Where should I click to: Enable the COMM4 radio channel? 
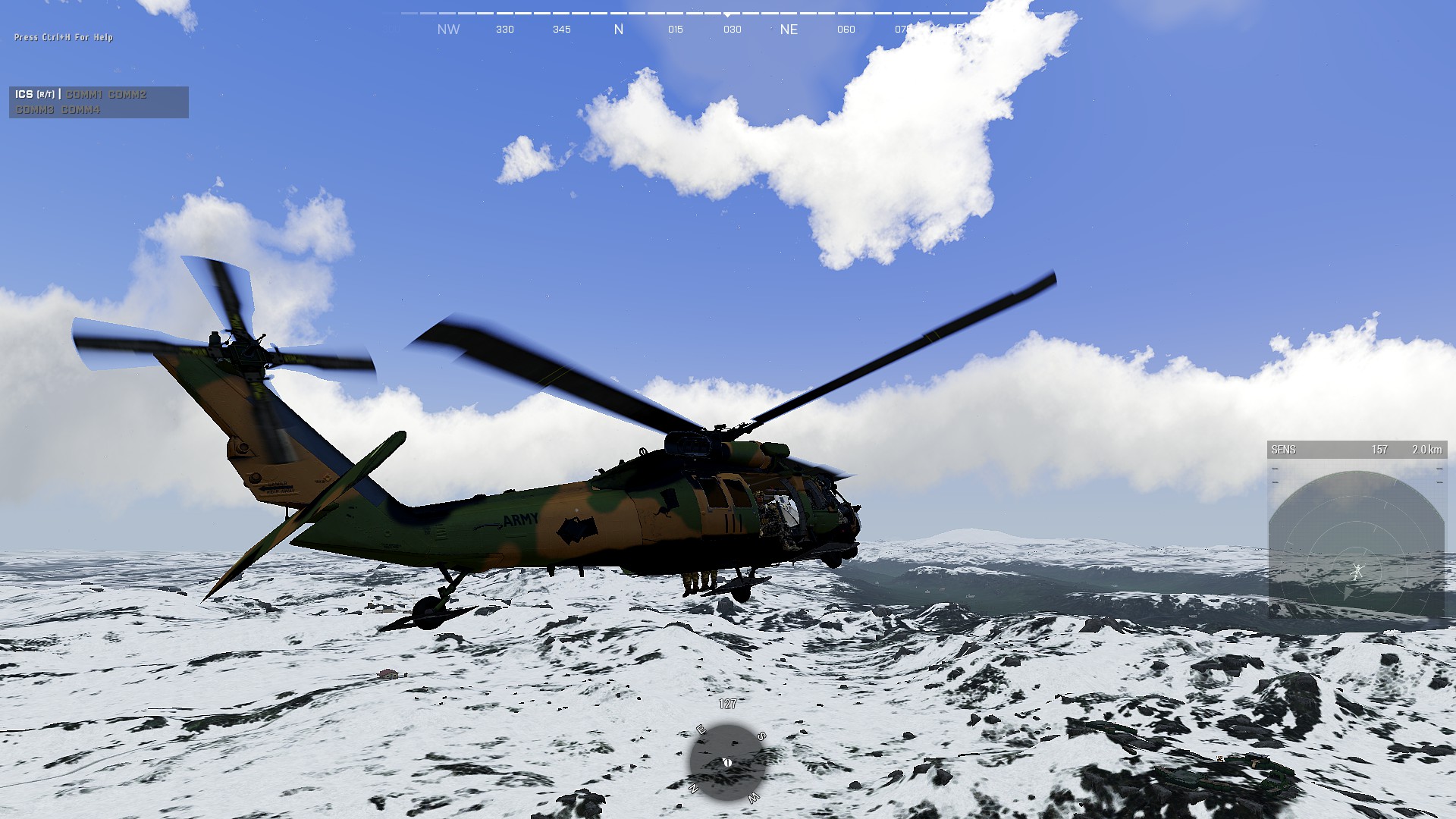click(80, 109)
